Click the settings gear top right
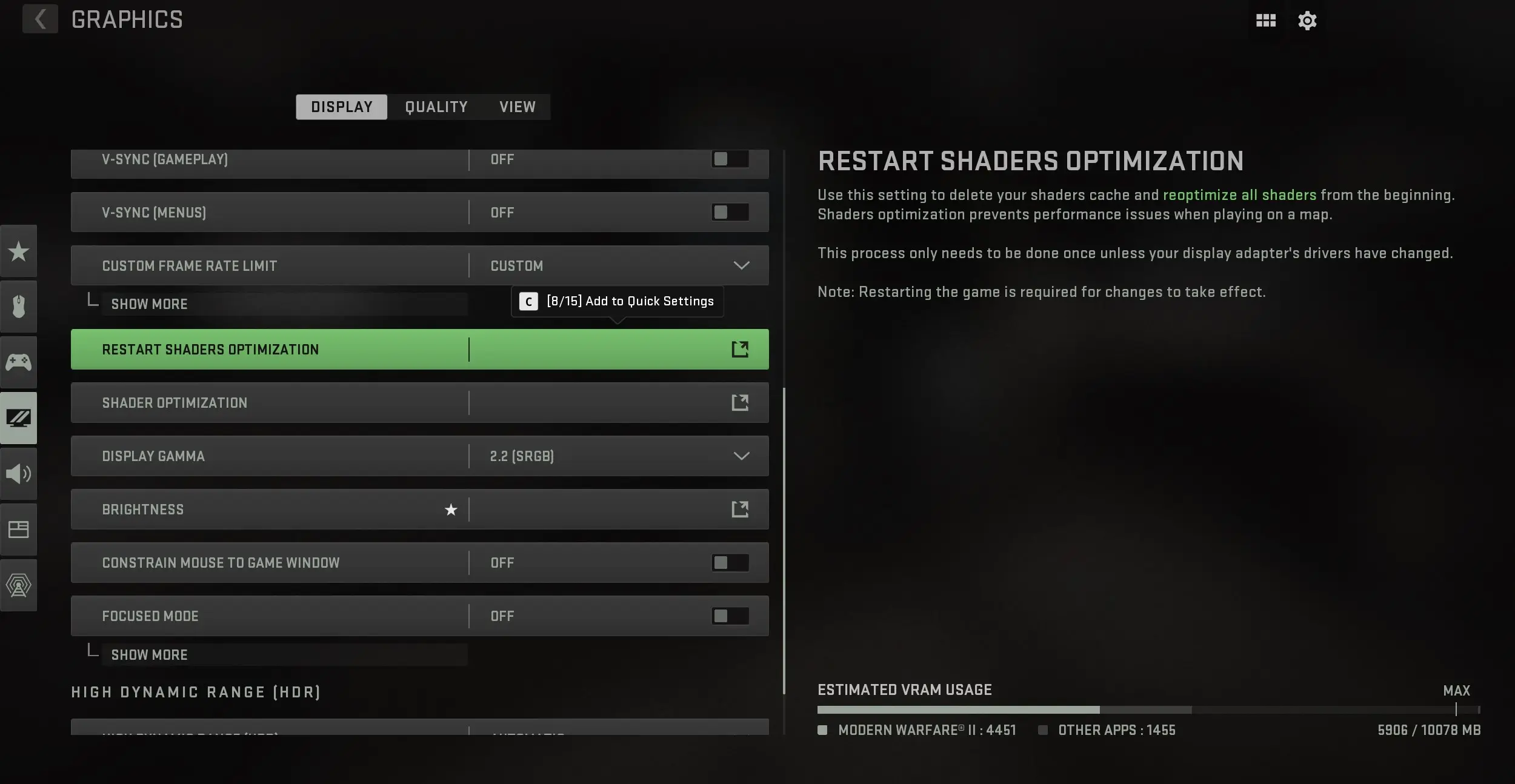The image size is (1515, 784). point(1307,20)
